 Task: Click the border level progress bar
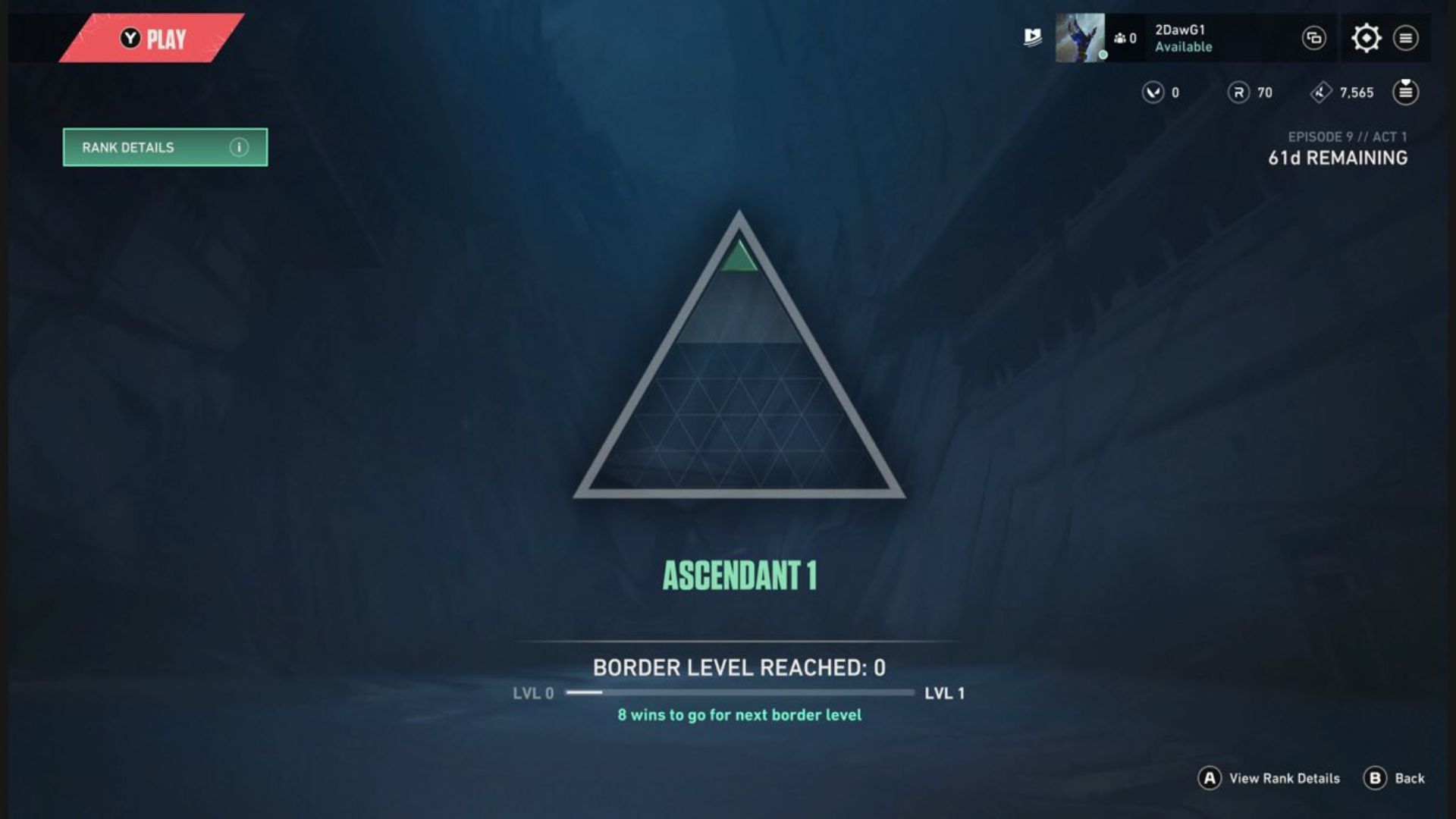pyautogui.click(x=739, y=692)
